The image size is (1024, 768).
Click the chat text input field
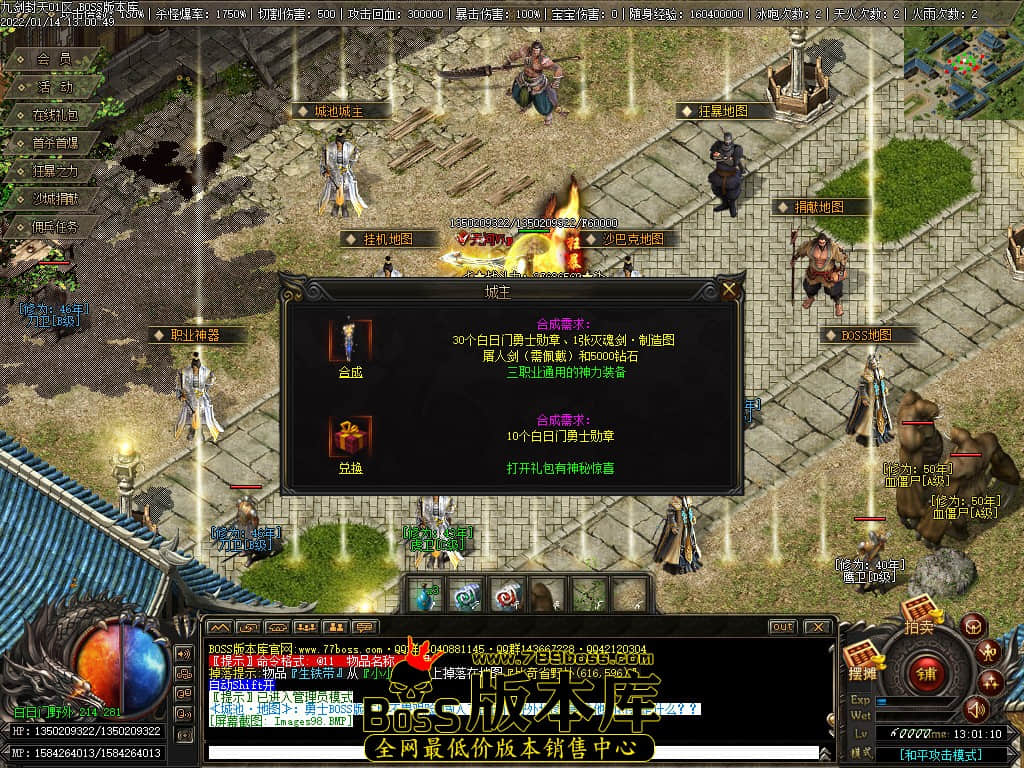point(510,752)
